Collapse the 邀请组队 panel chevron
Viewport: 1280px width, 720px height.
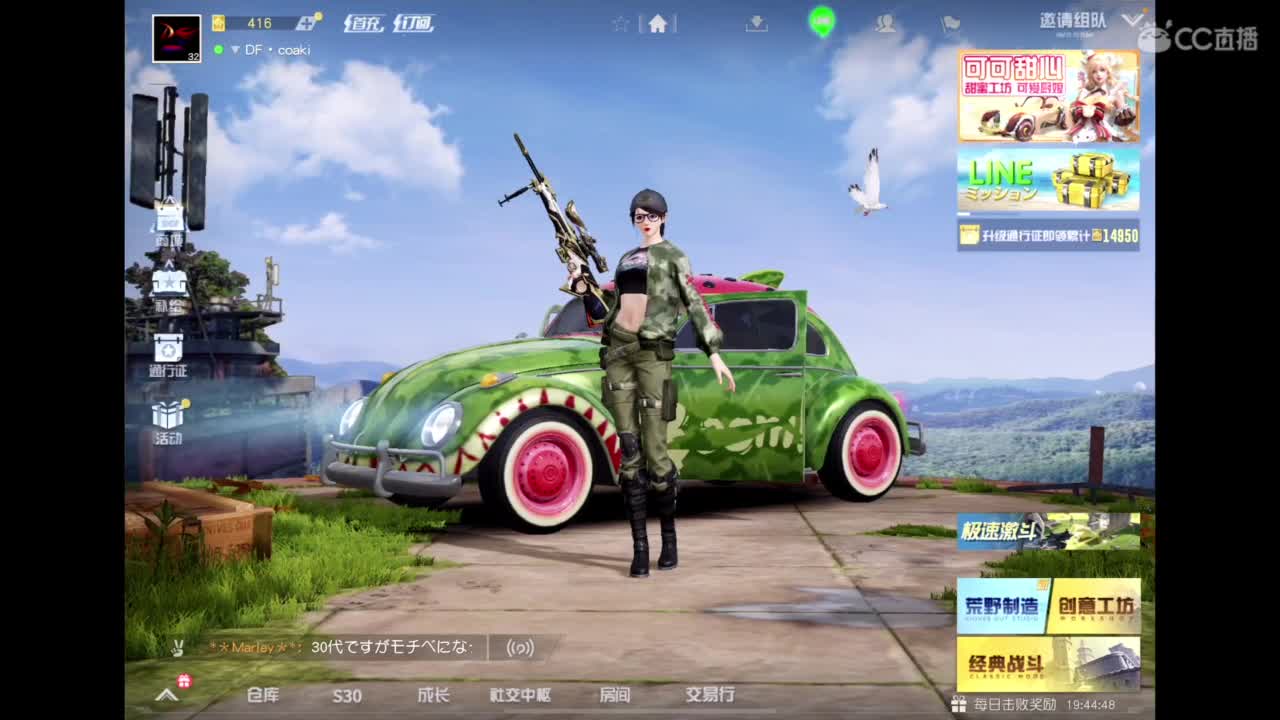[1133, 18]
